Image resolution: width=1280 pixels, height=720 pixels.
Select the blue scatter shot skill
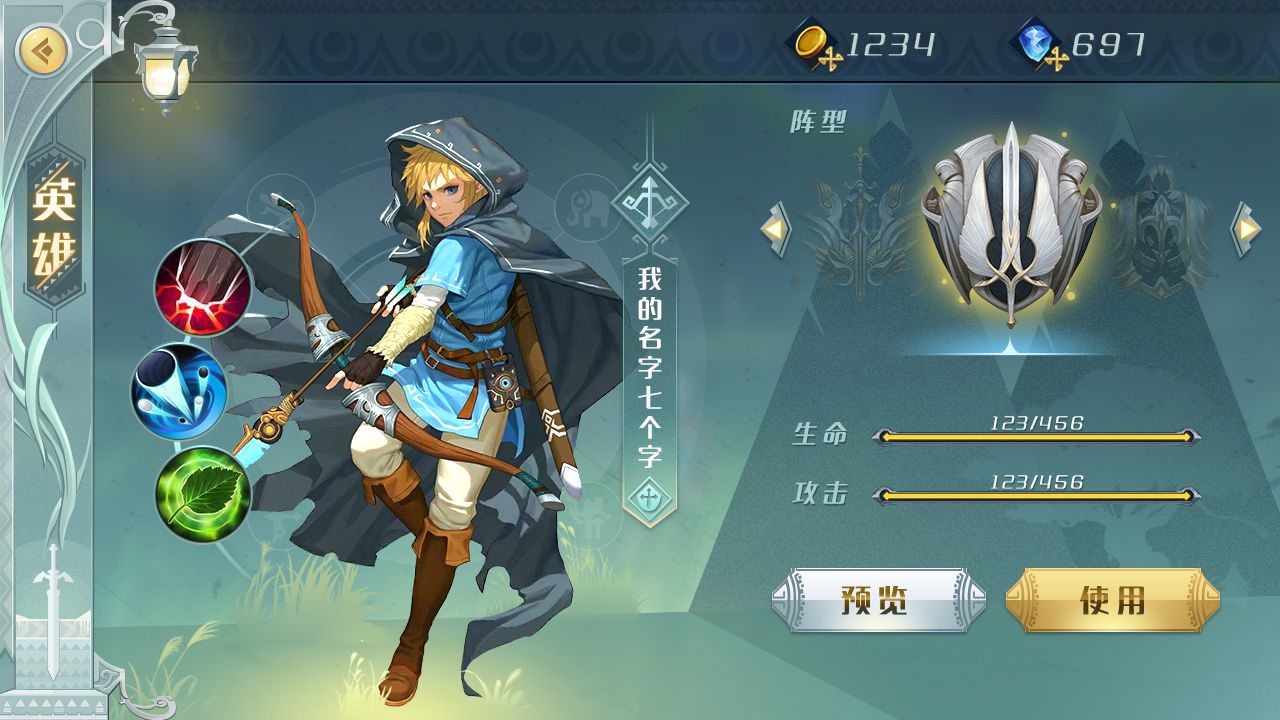(180, 392)
